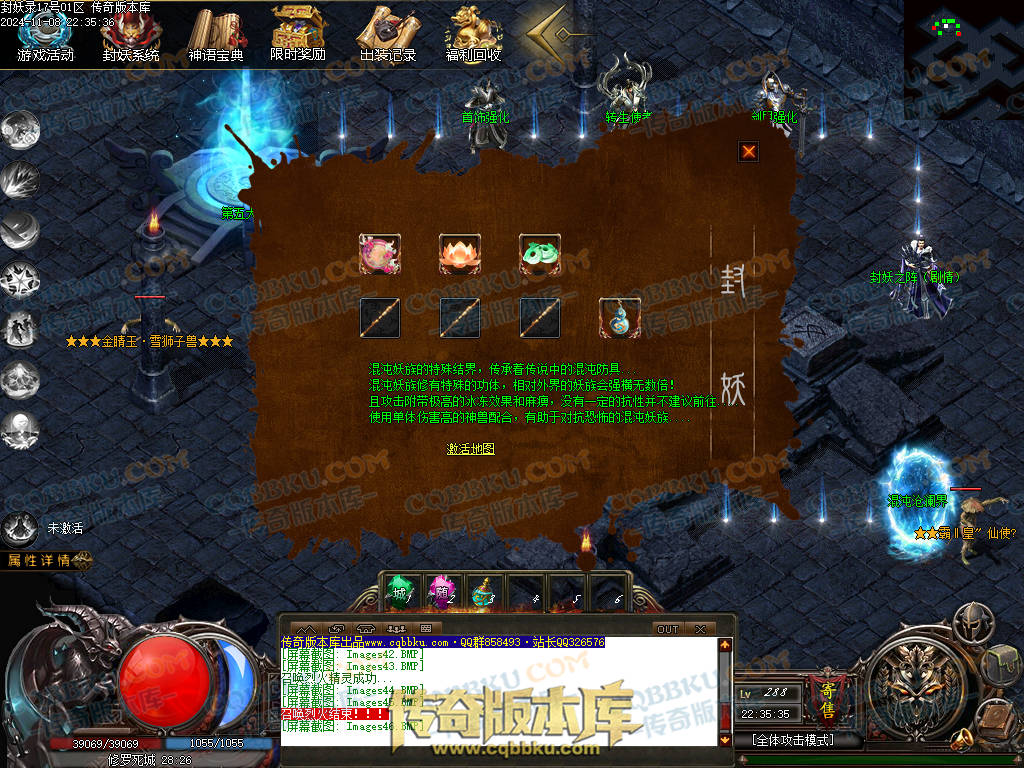
Task: Click the 激活地图 link
Action: [470, 449]
